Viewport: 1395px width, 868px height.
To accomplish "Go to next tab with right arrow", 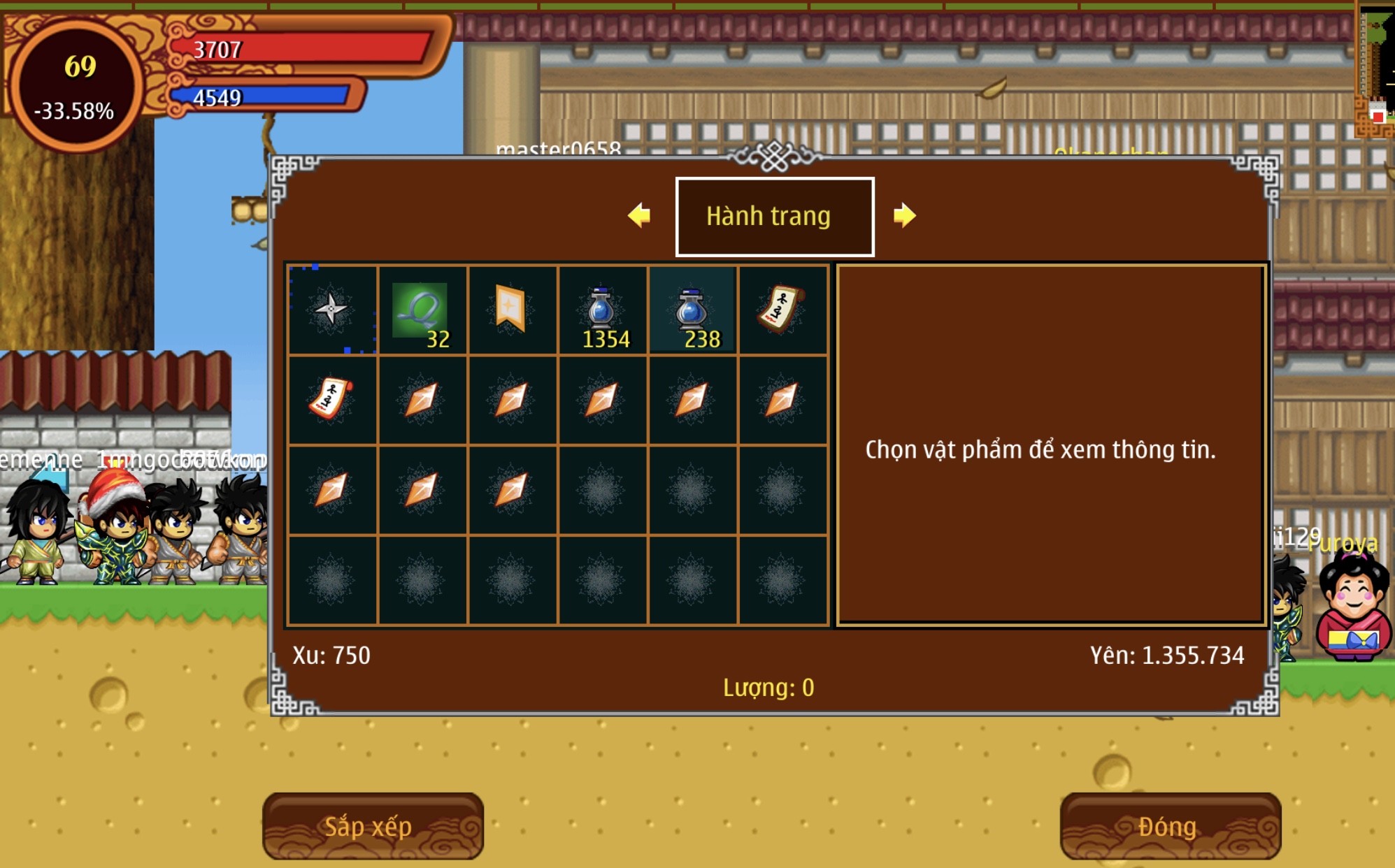I will pos(904,215).
